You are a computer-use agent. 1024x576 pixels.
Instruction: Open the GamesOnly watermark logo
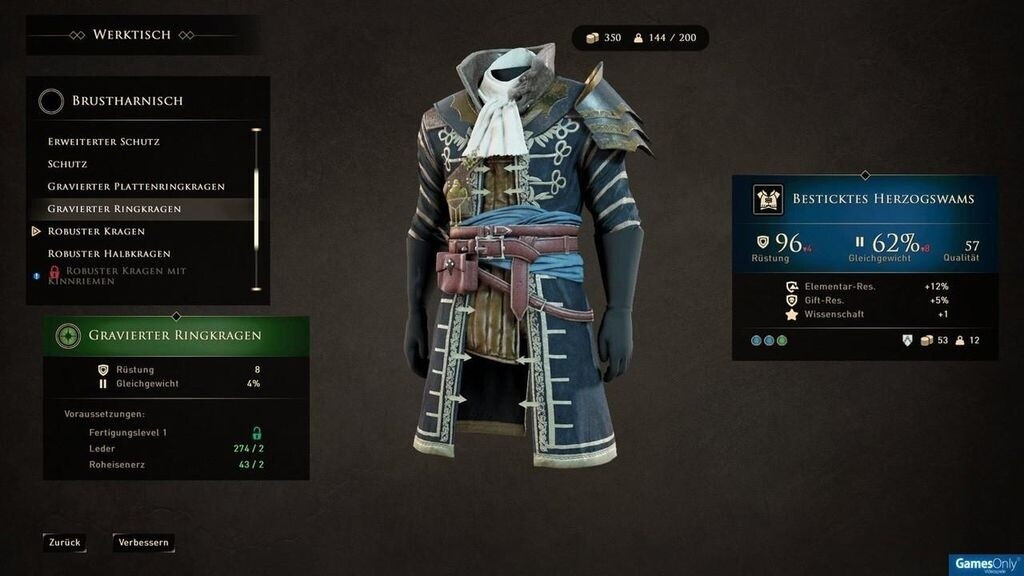(x=985, y=564)
